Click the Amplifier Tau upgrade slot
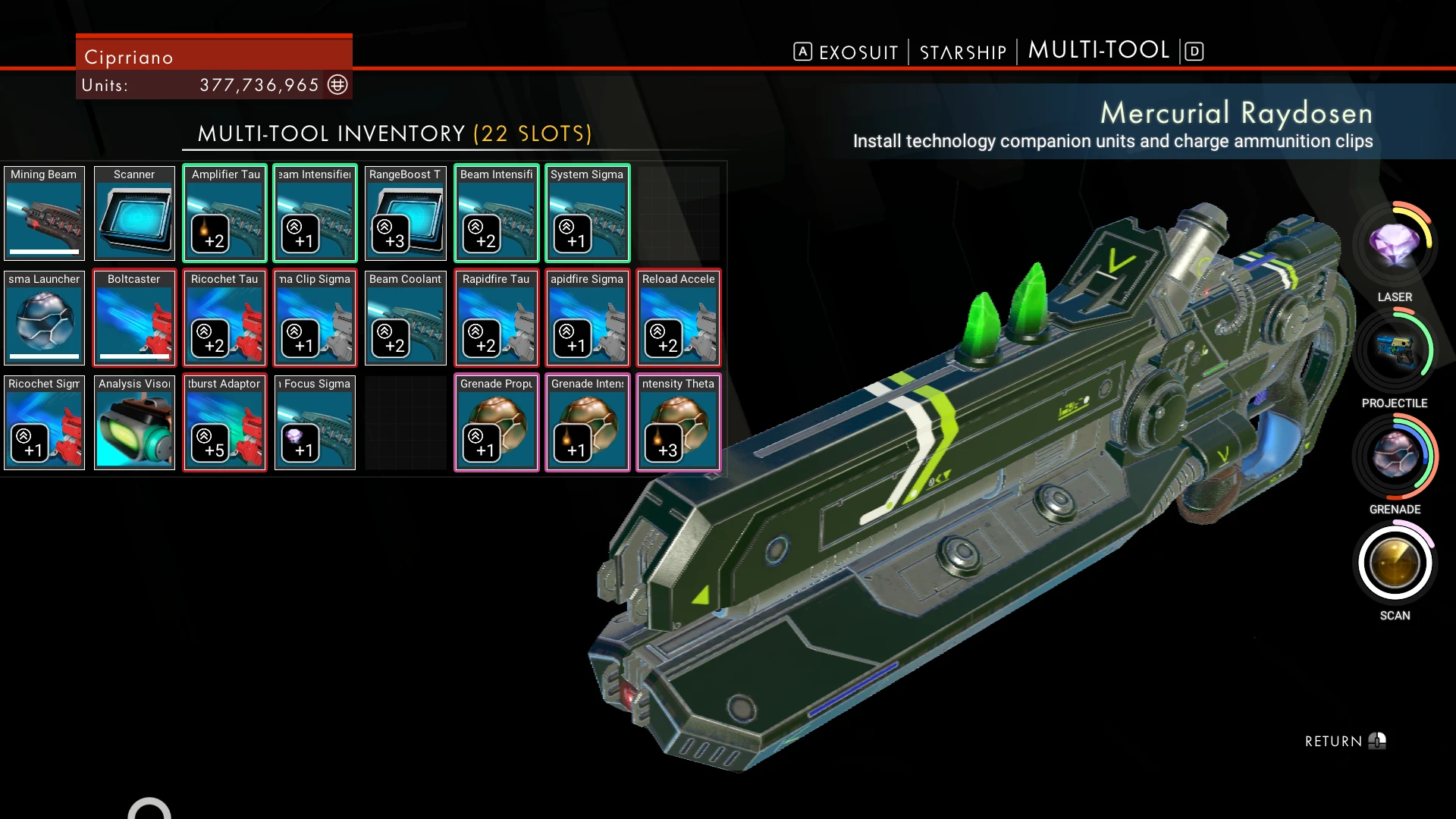The image size is (1456, 819). coord(225,213)
